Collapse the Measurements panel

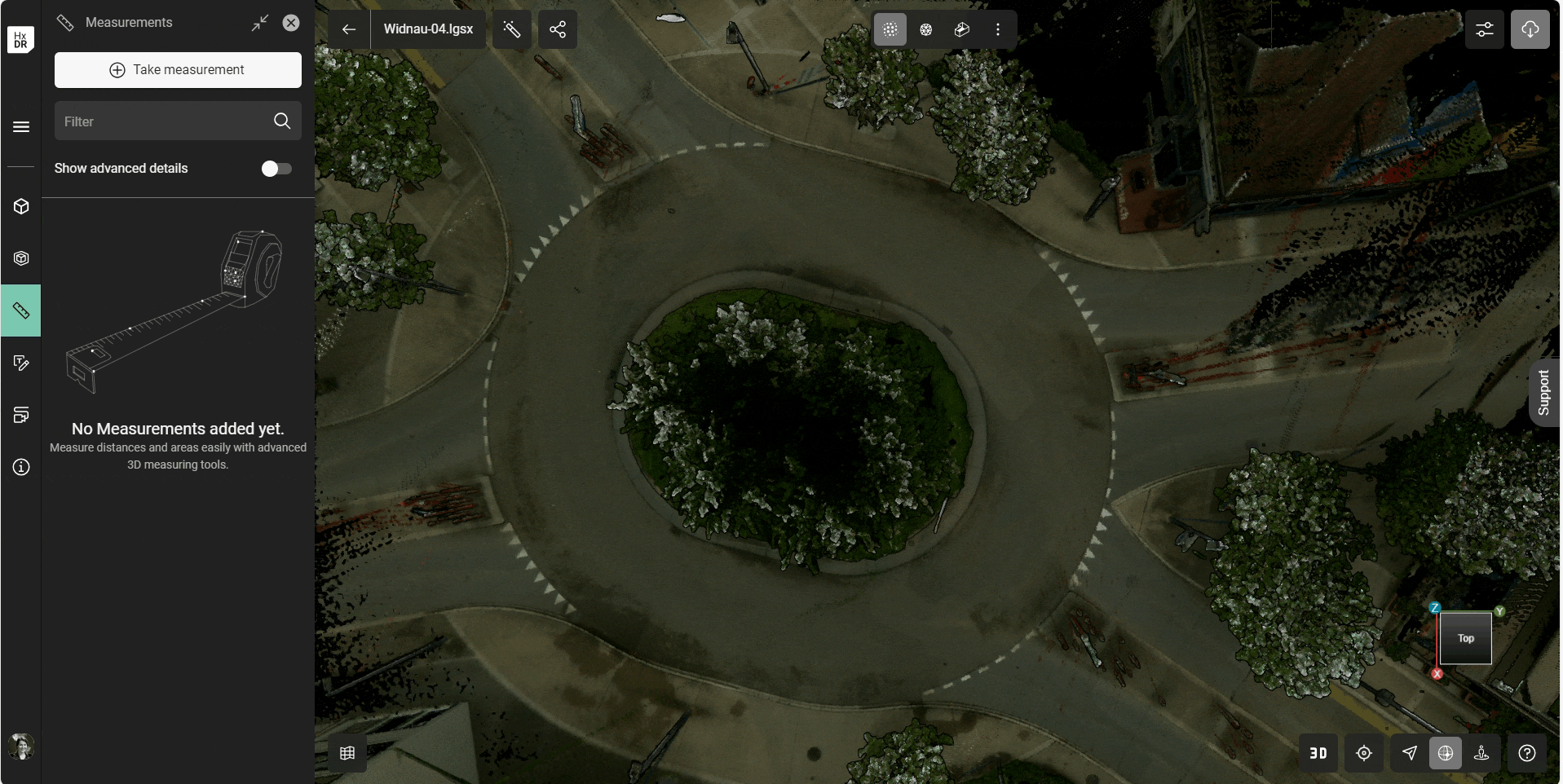coord(260,23)
